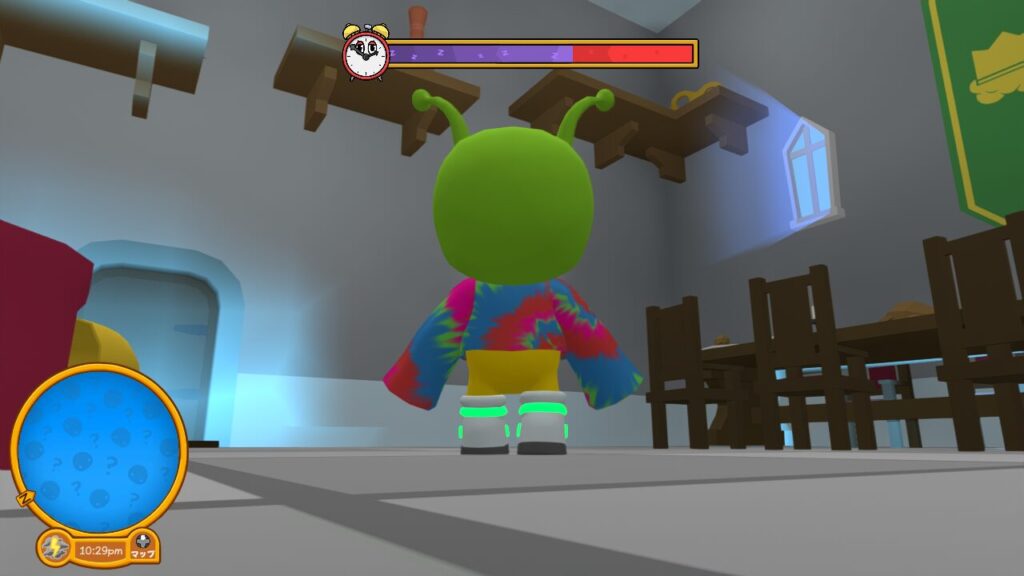Click the alarm clock face icon
Image resolution: width=1024 pixels, height=576 pixels.
364,53
